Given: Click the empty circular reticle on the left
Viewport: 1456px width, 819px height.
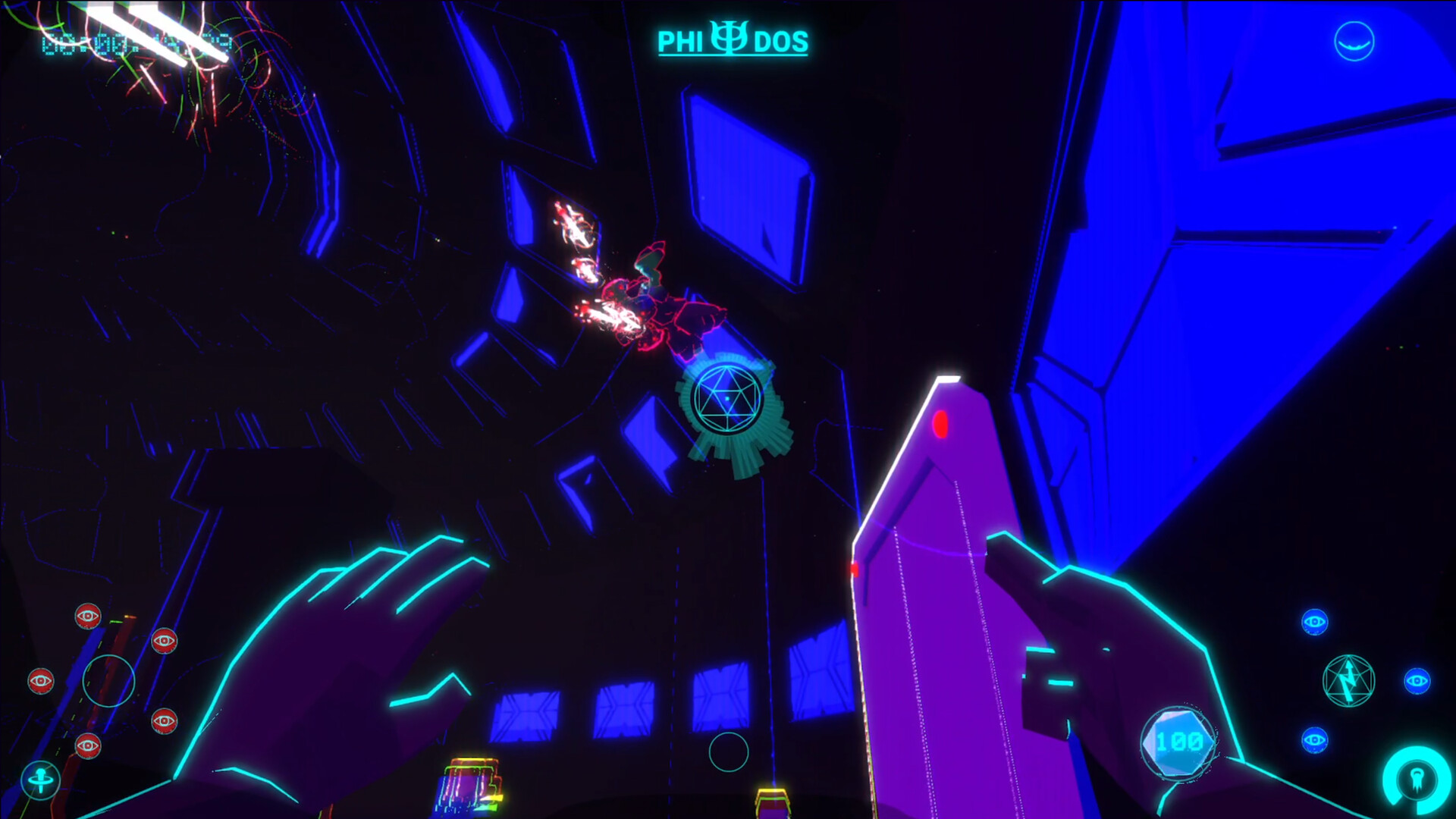Looking at the screenshot, I should (x=108, y=681).
